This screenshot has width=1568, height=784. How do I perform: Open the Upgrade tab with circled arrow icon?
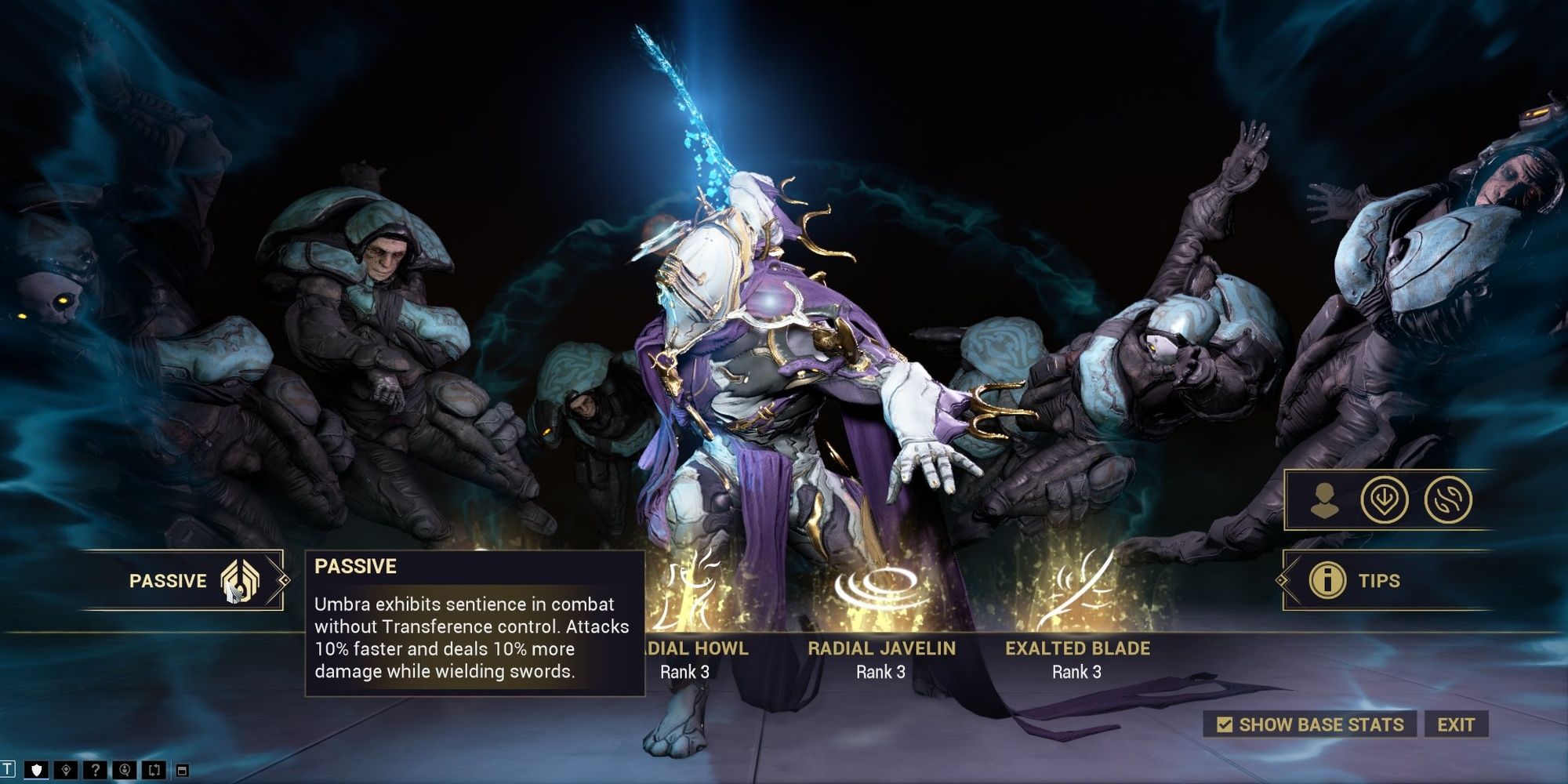pos(1385,499)
